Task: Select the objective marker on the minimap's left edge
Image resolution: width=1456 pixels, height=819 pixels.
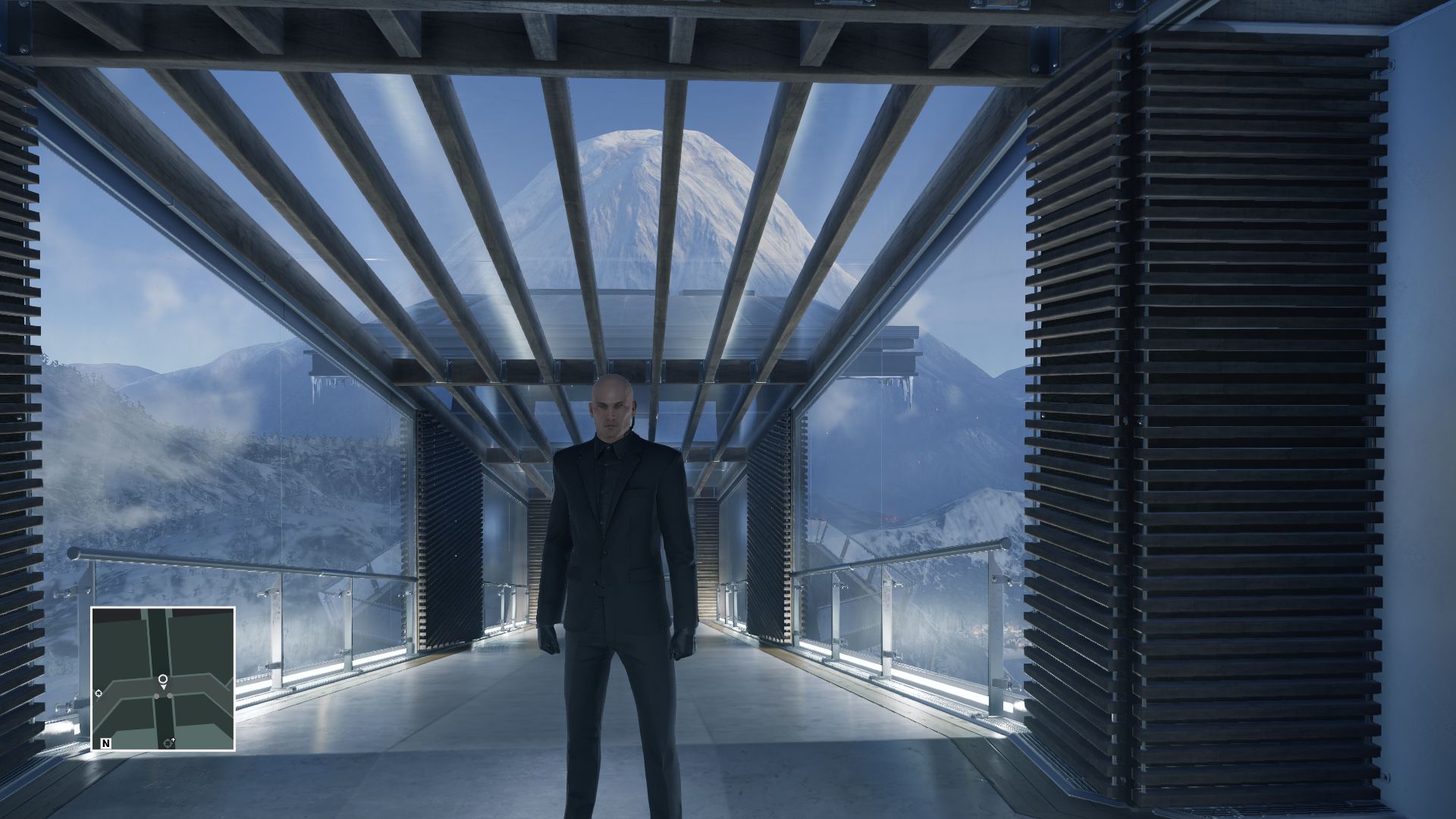Action: 99,694
